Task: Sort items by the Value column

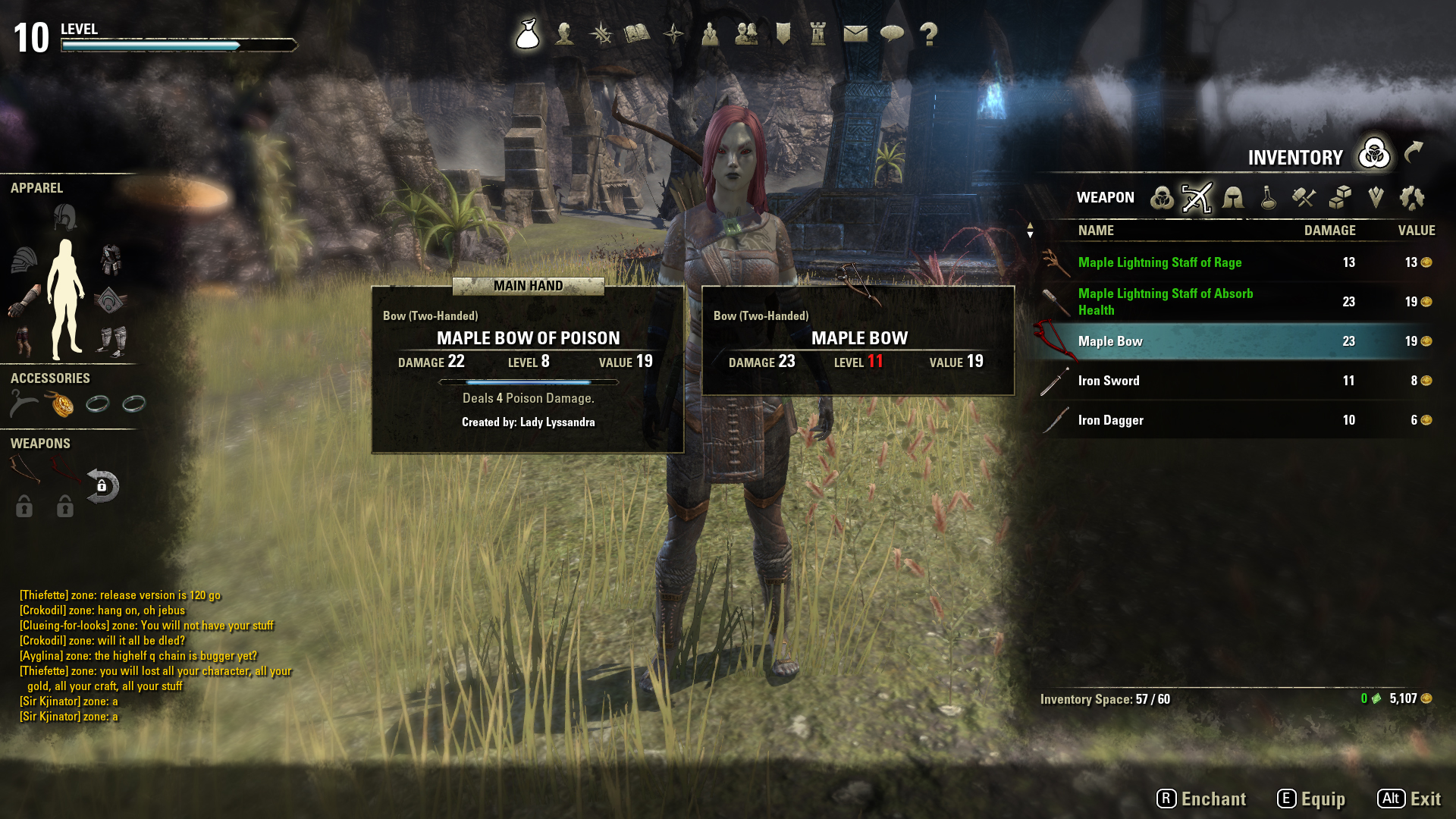Action: pos(1416,231)
